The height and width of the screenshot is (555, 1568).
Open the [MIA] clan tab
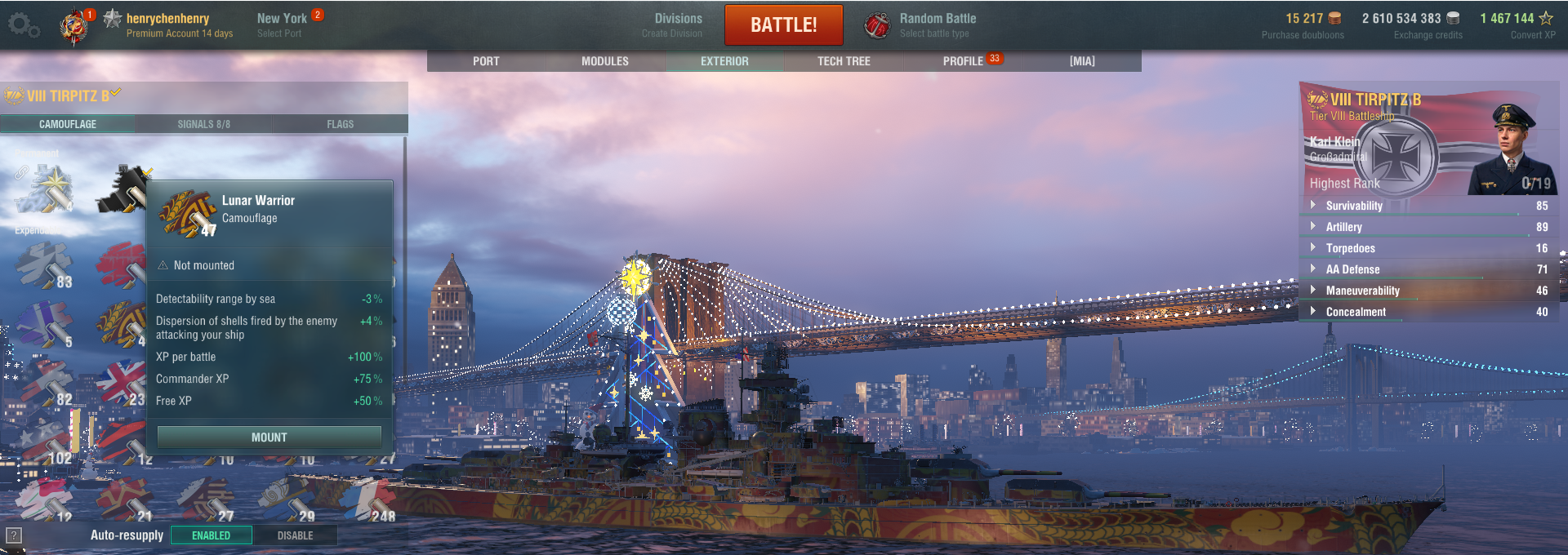(x=1082, y=61)
